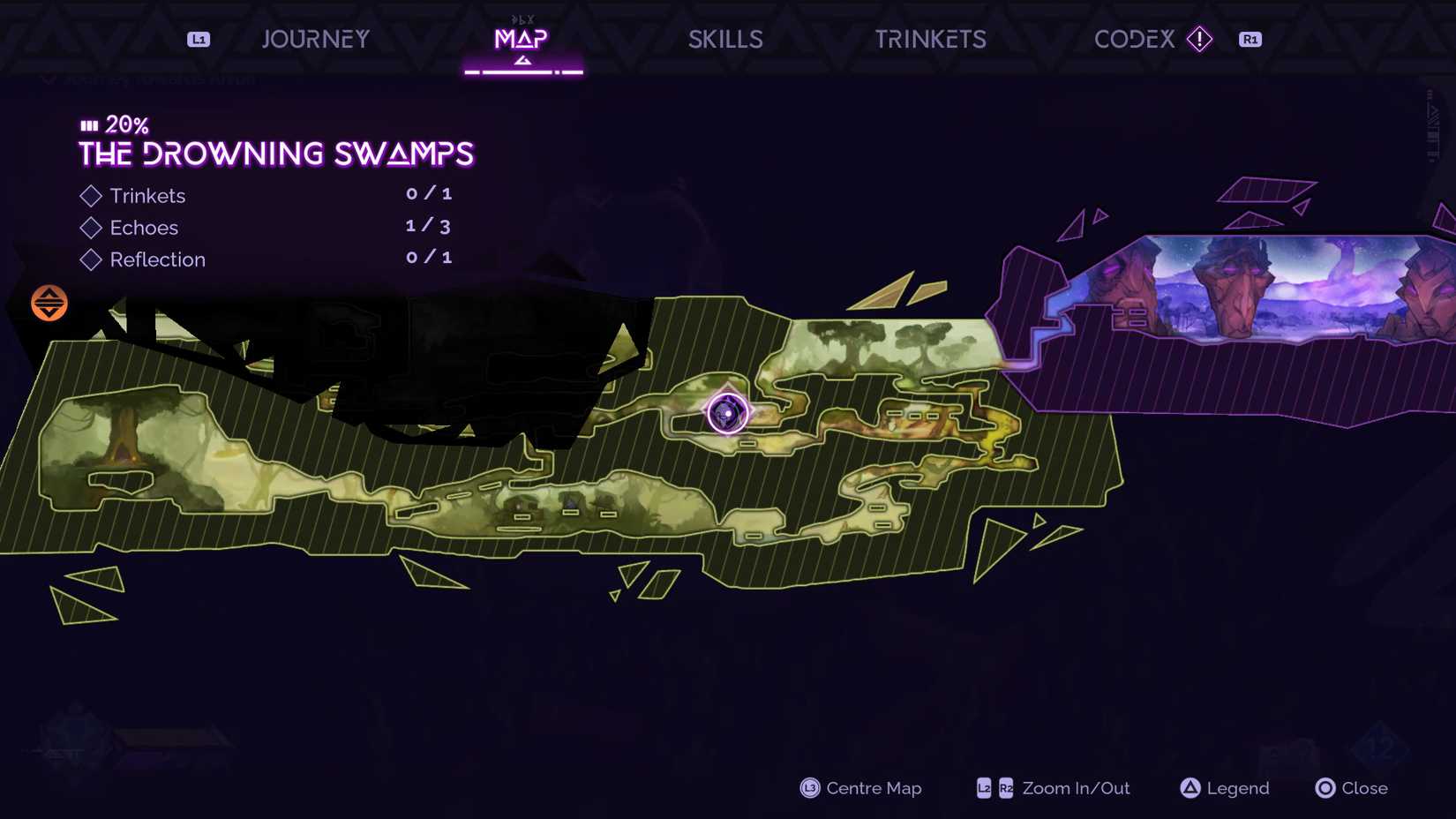Click the Circle button icon beside Close

[x=1325, y=788]
